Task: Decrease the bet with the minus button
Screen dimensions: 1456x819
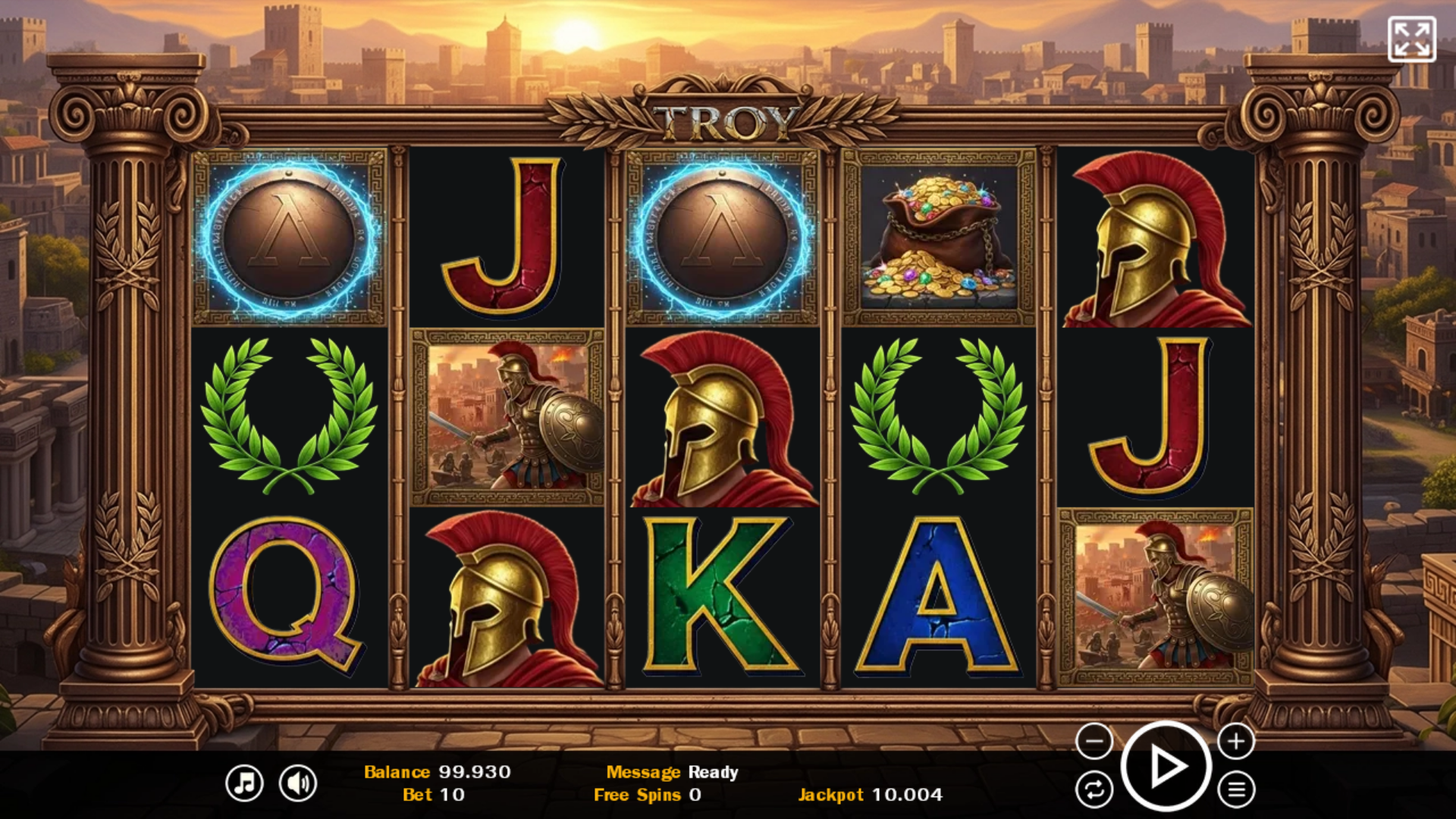Action: point(1094,741)
